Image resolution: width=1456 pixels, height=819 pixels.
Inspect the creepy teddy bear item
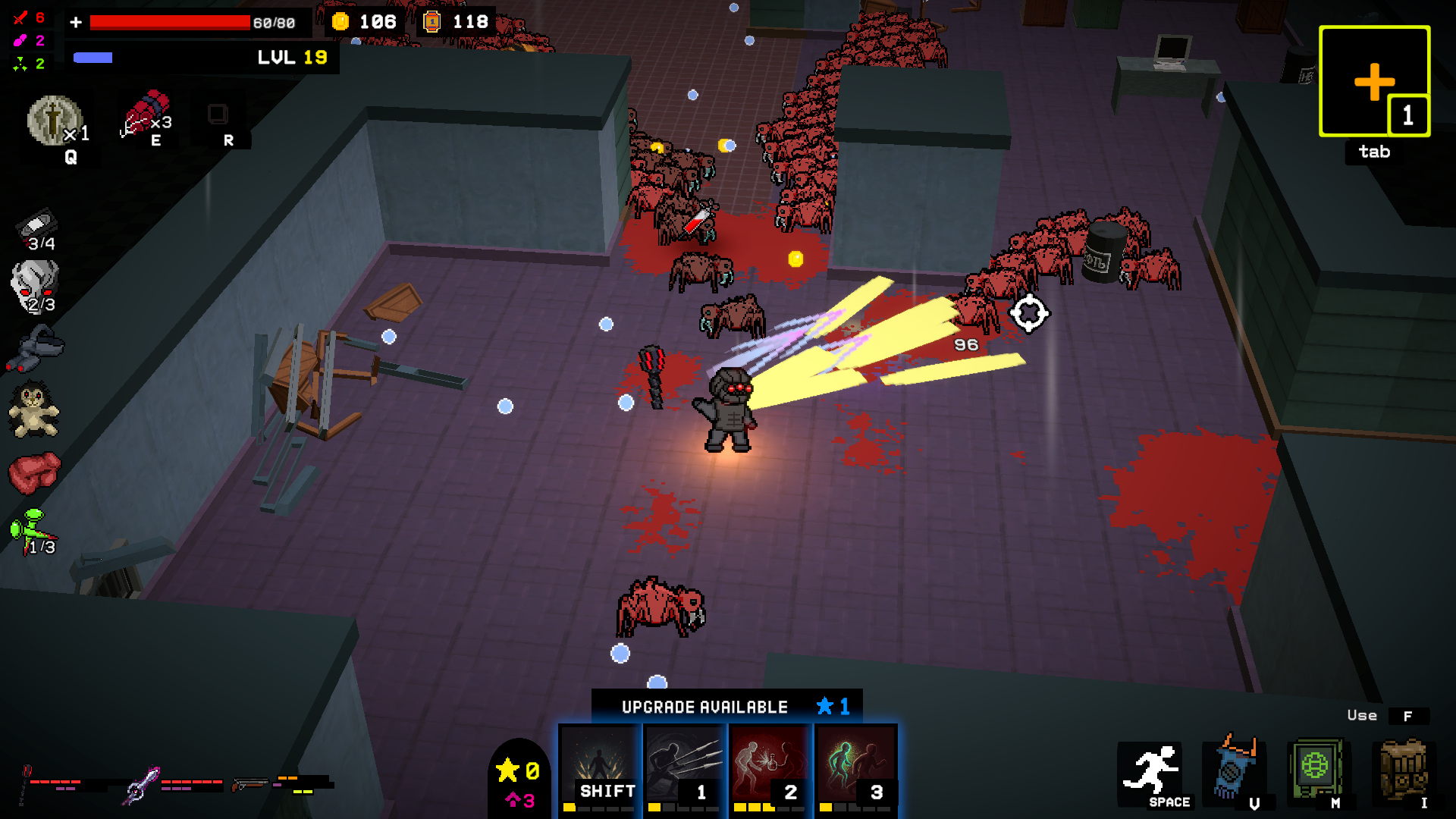(x=33, y=410)
